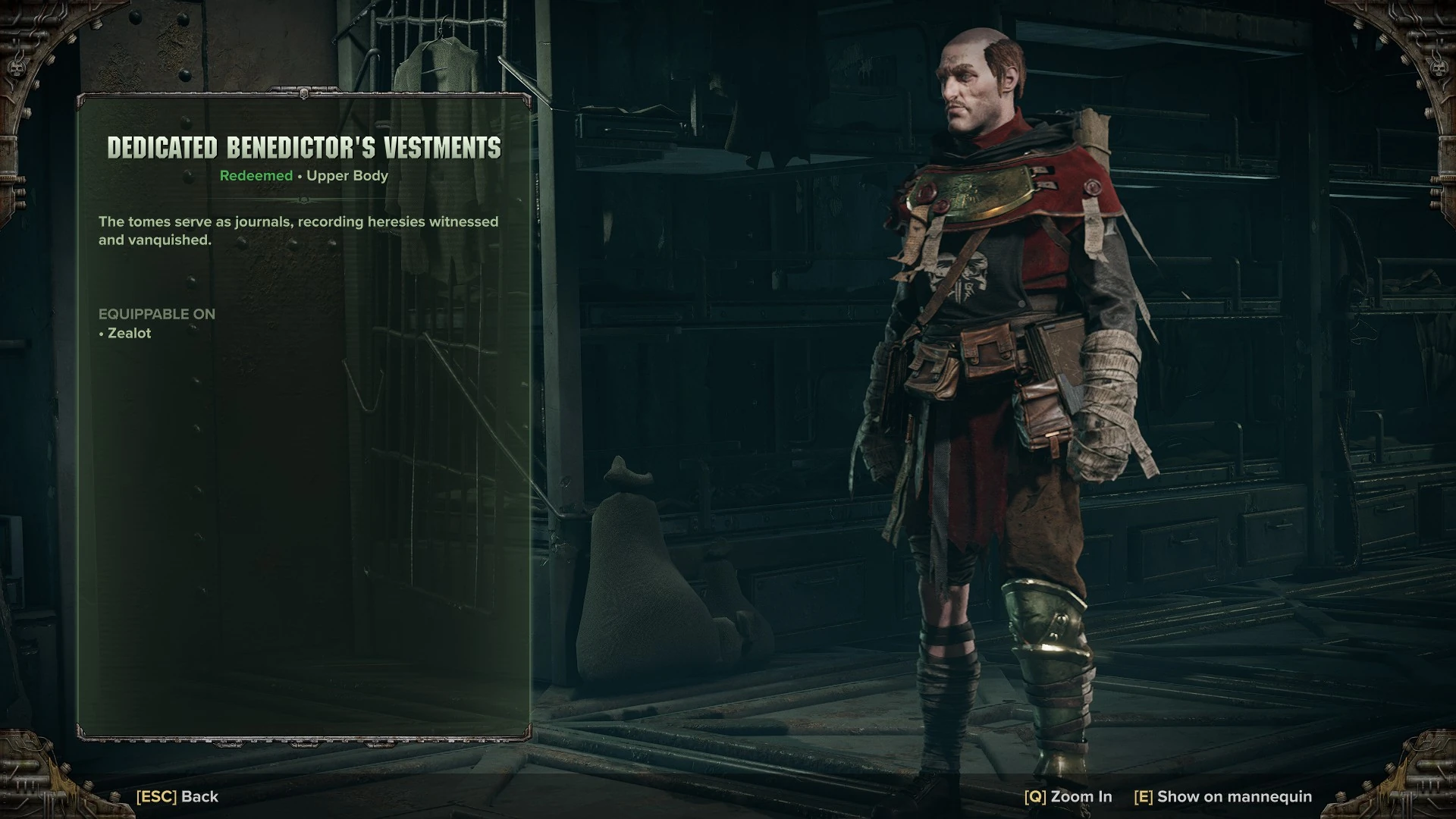Viewport: 1456px width, 819px height.
Task: Go back using the Back button
Action: pos(177,796)
